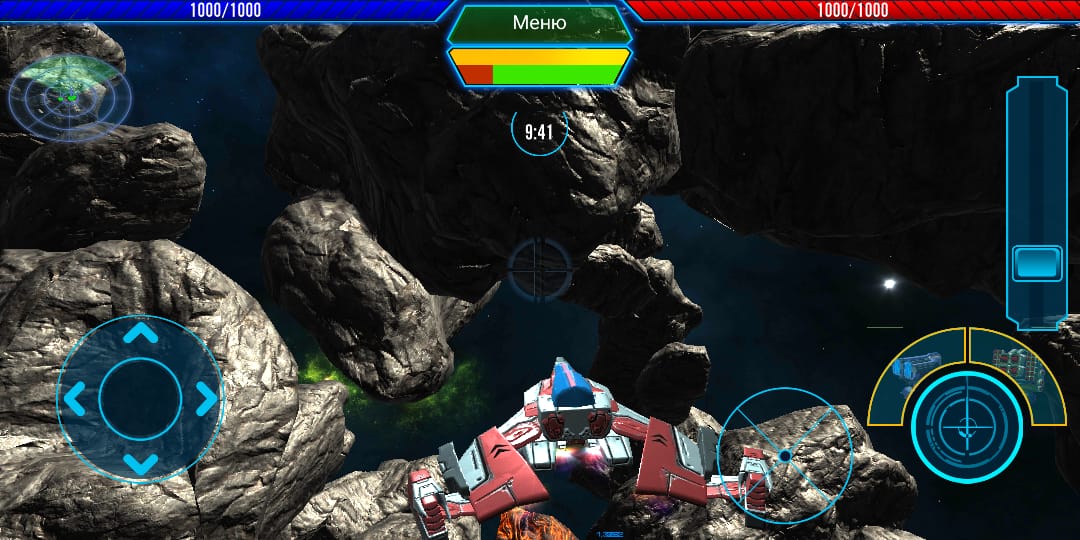
Task: Tap the circular aiming joystick
Action: tap(785, 456)
